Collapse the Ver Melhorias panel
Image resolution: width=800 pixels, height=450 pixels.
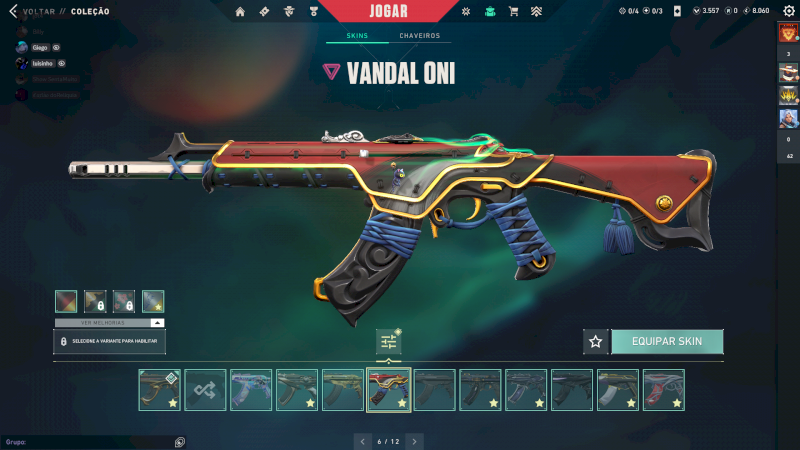point(157,323)
